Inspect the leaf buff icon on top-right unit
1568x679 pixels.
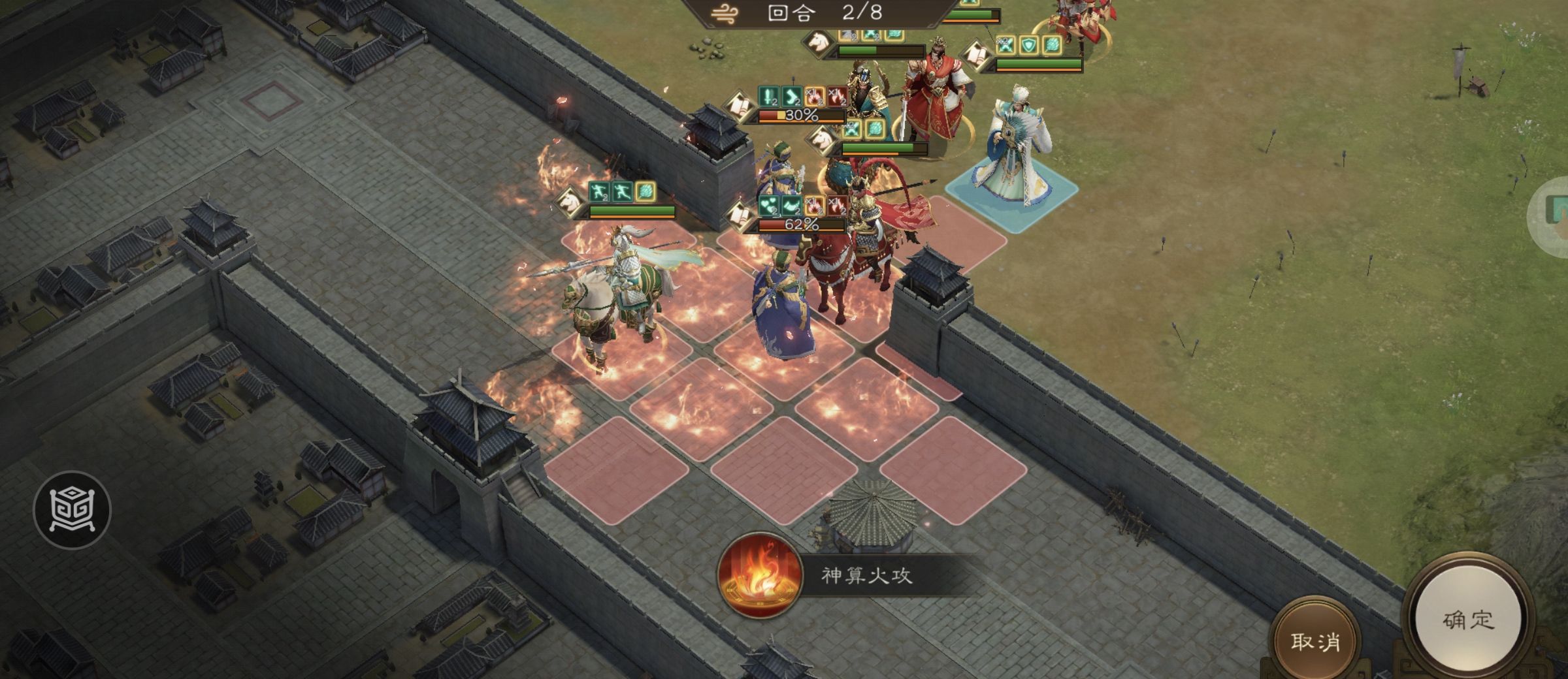(1052, 43)
